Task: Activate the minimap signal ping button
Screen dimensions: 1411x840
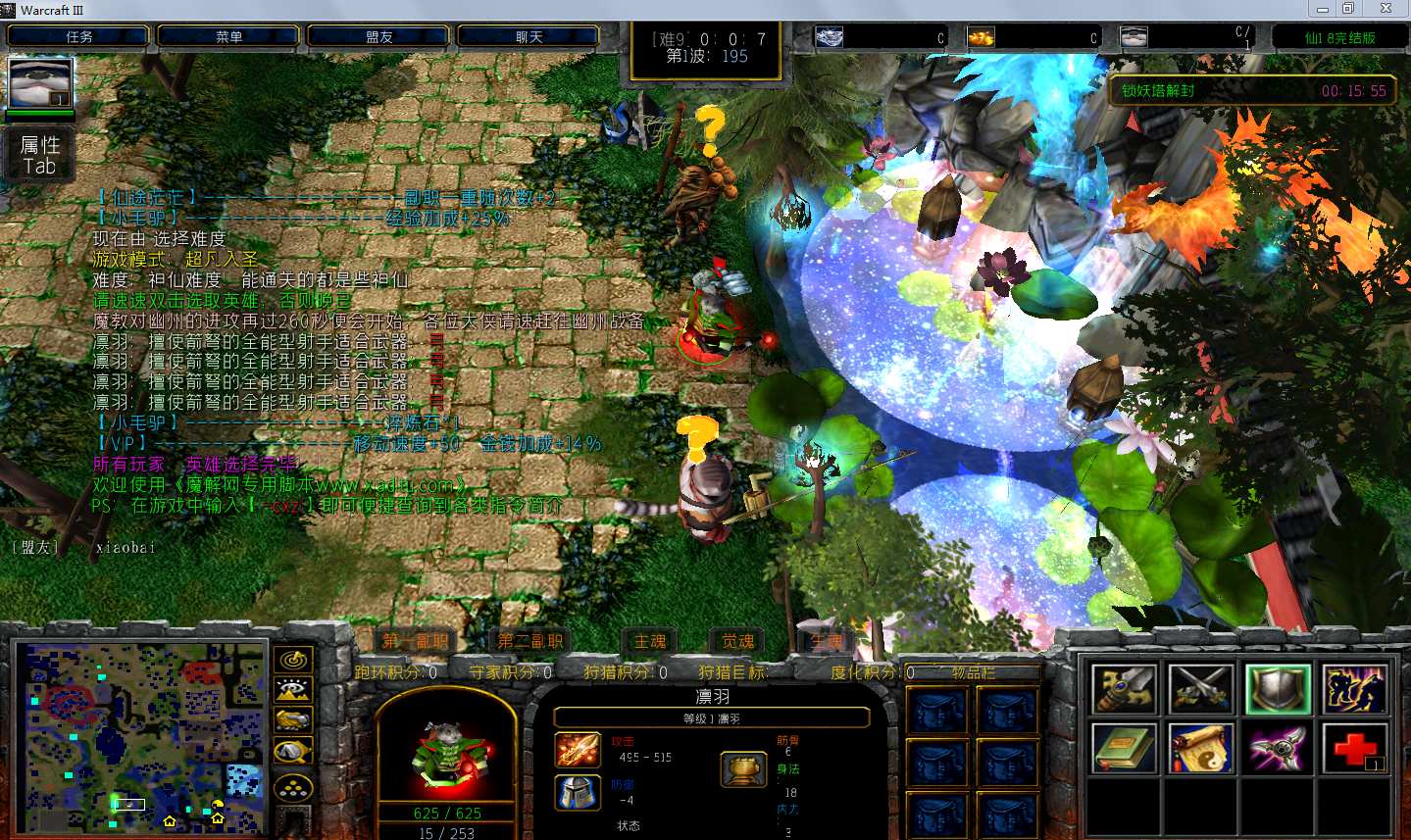Action: pos(293,661)
